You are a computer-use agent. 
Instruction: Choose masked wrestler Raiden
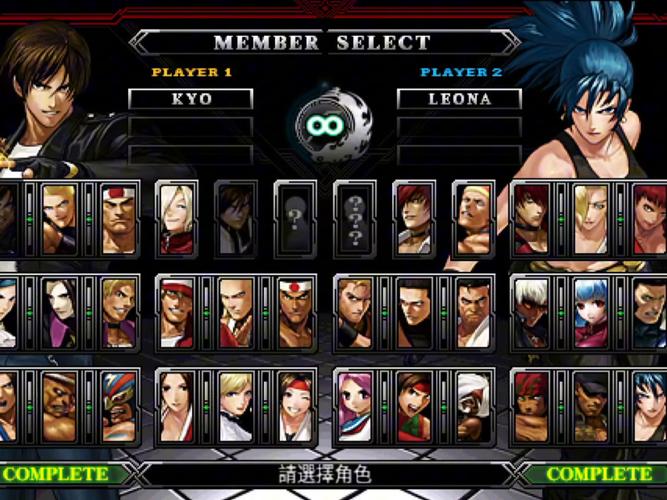(118, 407)
